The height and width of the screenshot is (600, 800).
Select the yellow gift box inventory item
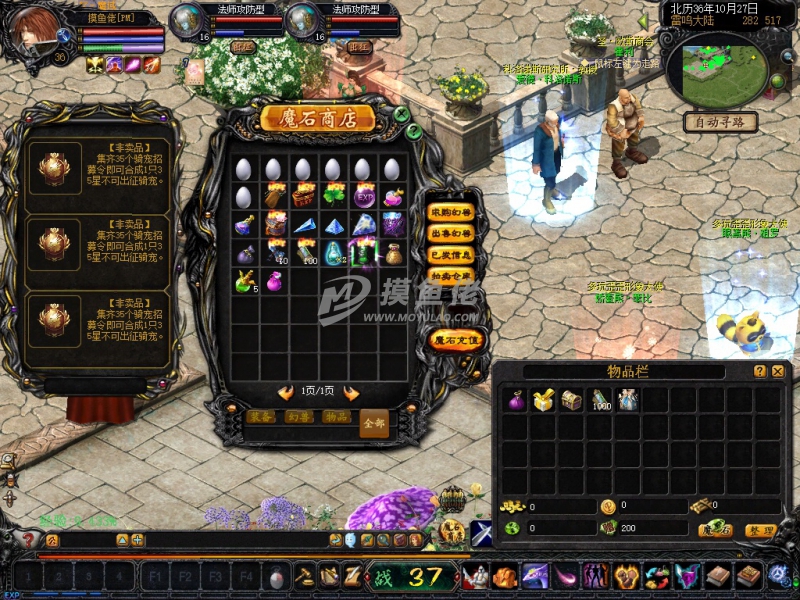pos(543,400)
